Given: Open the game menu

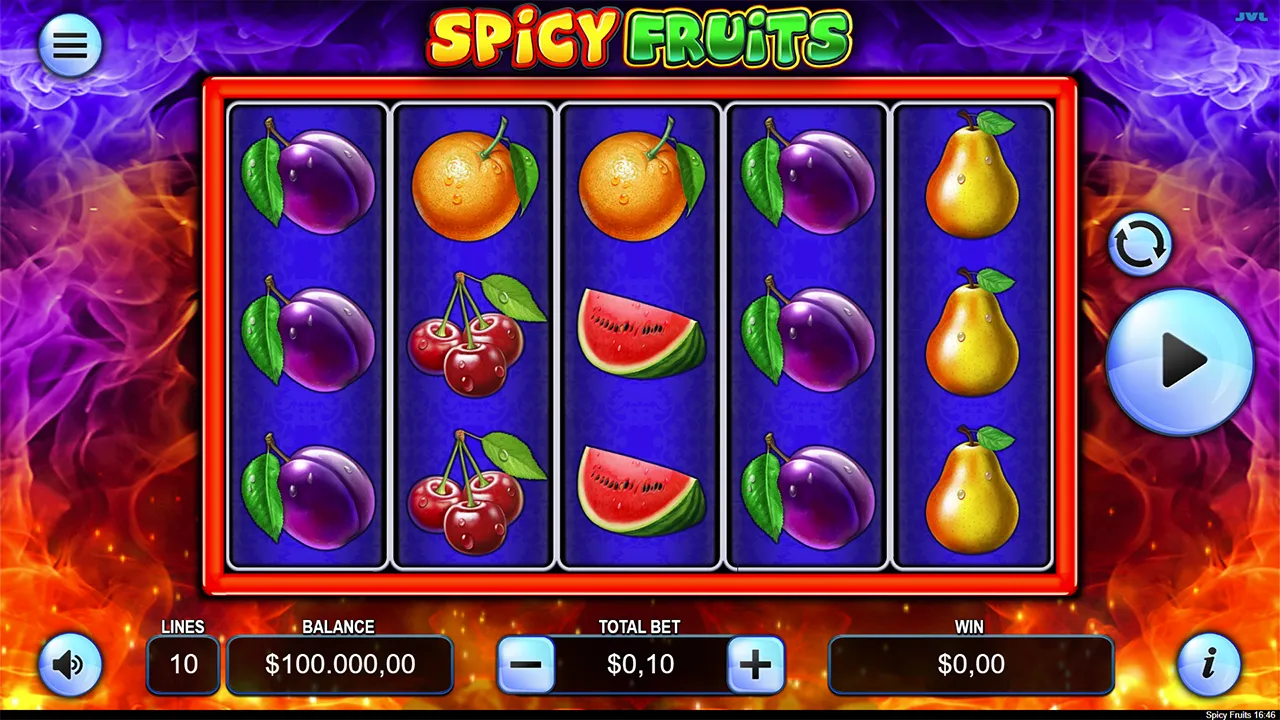Looking at the screenshot, I should tap(70, 44).
